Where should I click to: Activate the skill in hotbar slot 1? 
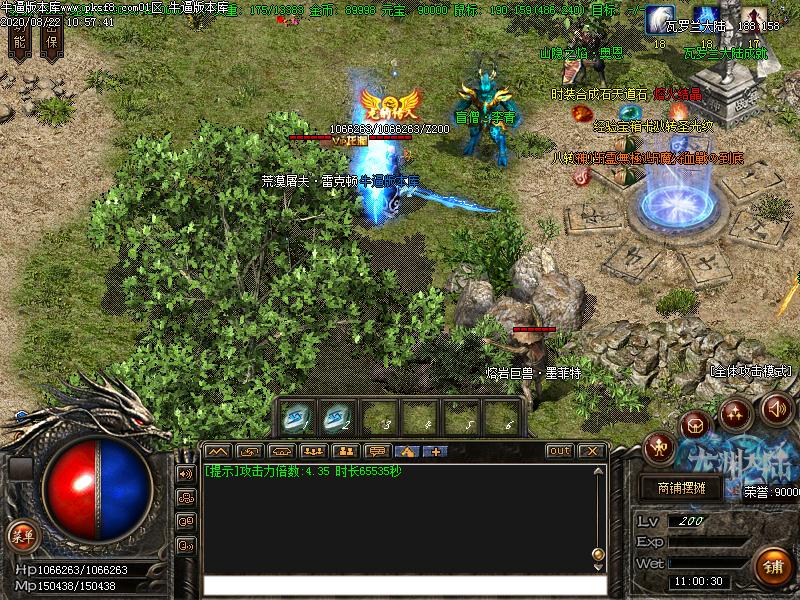pos(299,416)
